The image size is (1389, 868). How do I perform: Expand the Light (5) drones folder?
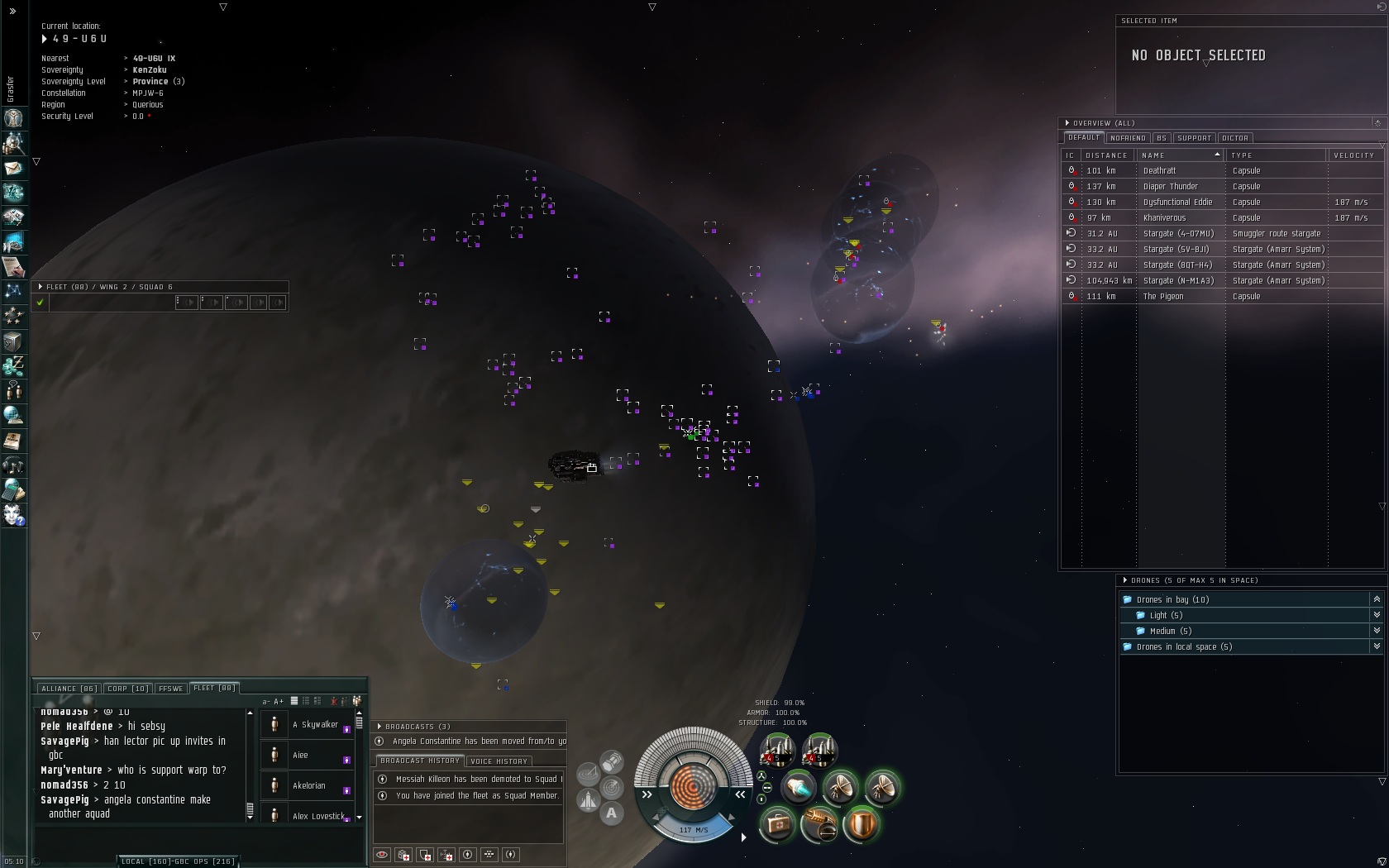(x=1166, y=616)
